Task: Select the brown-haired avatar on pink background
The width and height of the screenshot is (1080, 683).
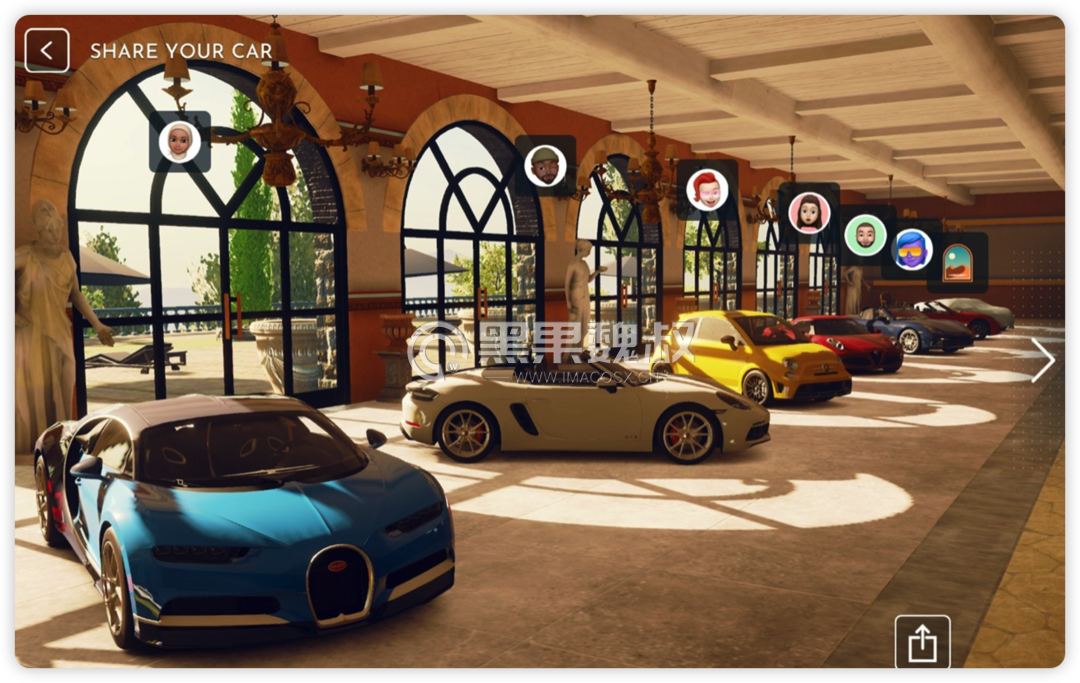Action: tap(809, 213)
